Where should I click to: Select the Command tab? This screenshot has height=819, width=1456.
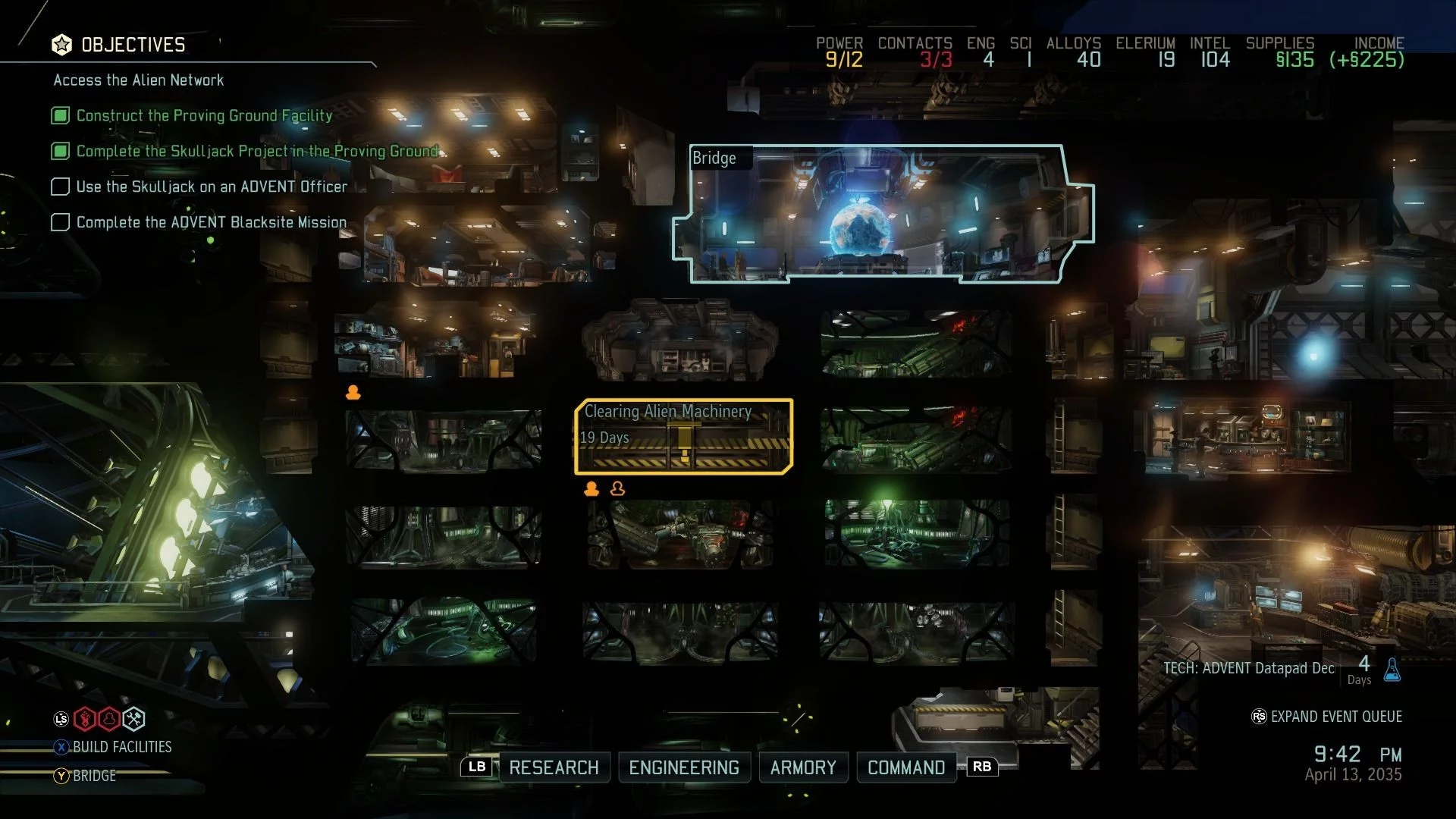pyautogui.click(x=906, y=767)
